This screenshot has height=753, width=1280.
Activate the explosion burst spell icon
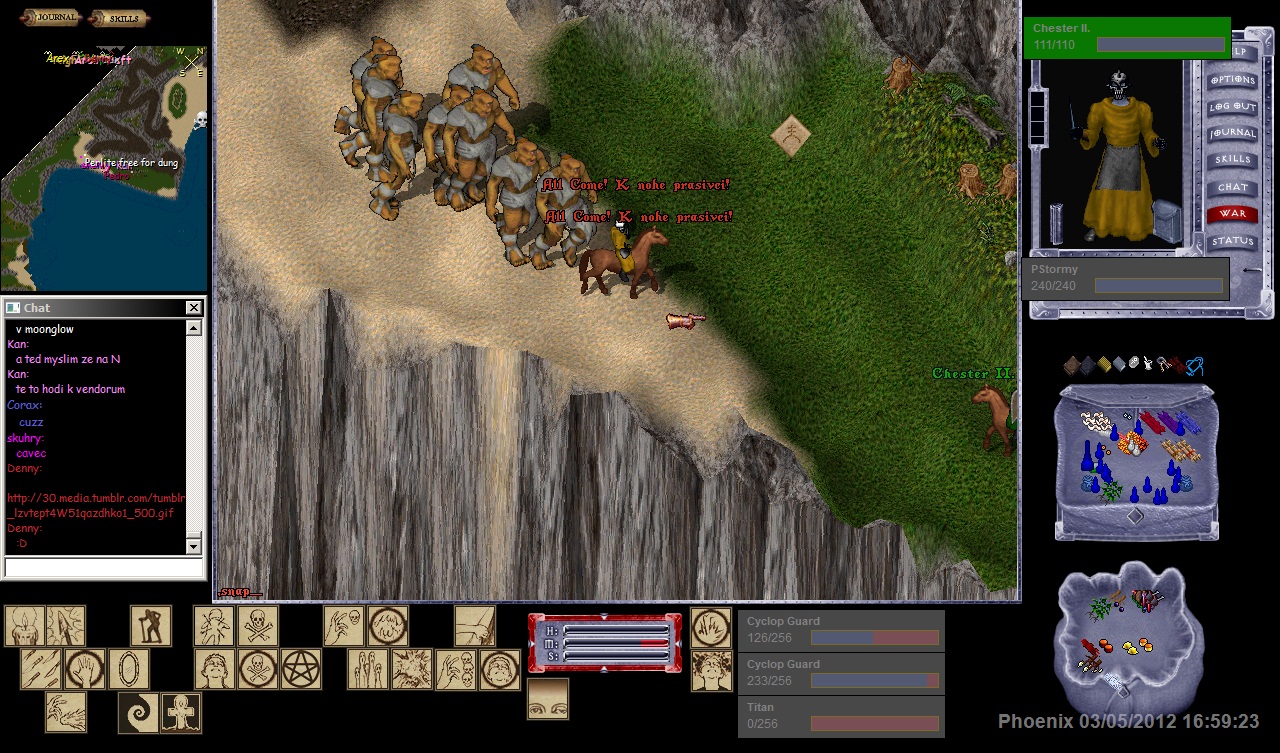tap(412, 669)
